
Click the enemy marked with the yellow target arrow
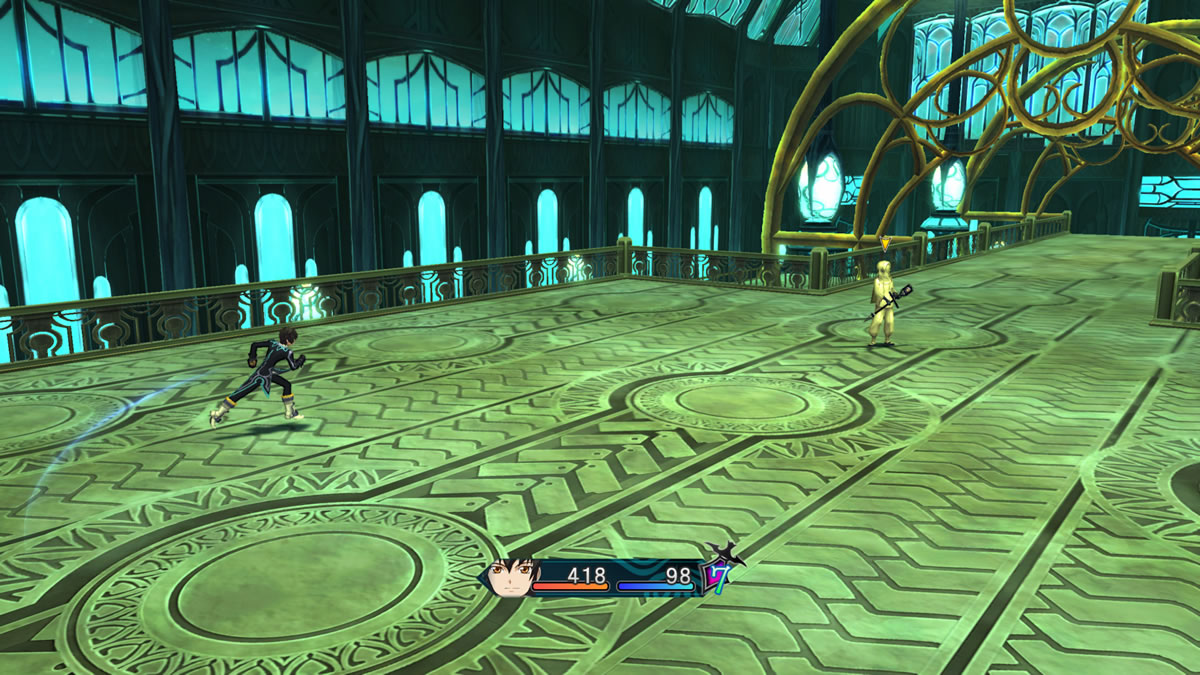tap(883, 302)
